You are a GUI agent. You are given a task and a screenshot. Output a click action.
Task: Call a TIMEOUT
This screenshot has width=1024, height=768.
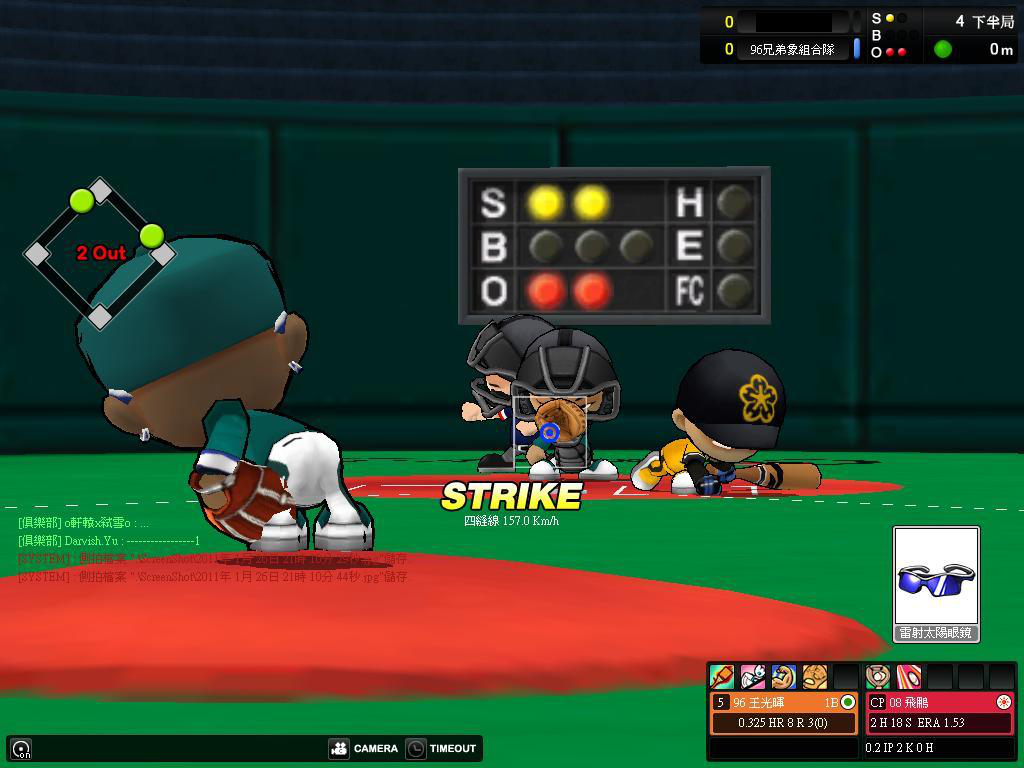[x=441, y=748]
